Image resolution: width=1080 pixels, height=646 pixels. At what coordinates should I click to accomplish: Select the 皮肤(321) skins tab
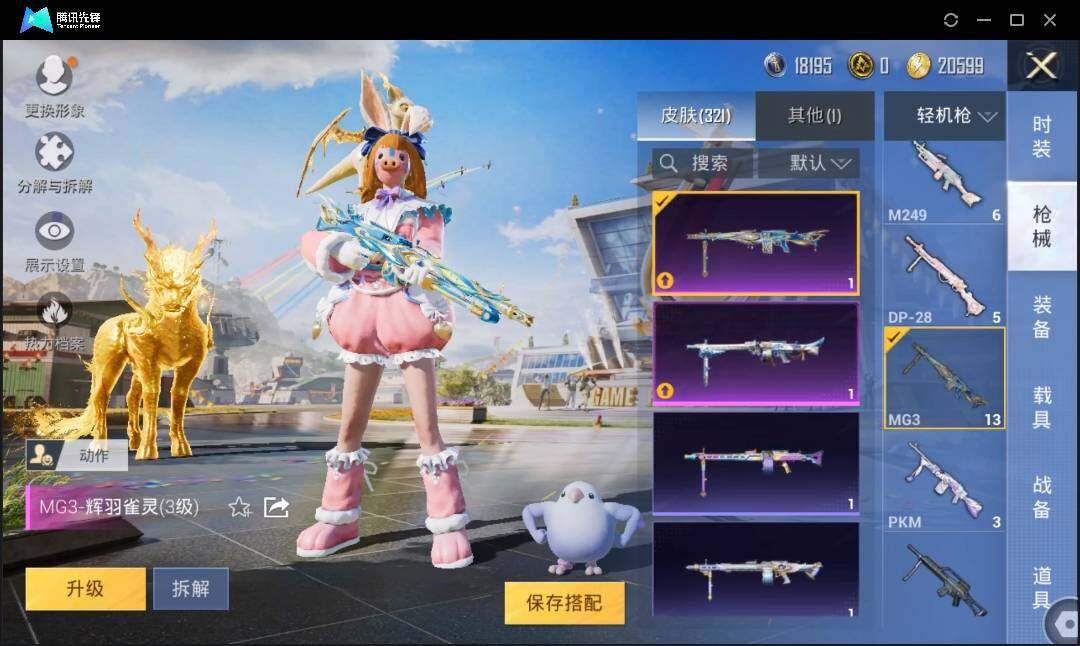[x=696, y=116]
